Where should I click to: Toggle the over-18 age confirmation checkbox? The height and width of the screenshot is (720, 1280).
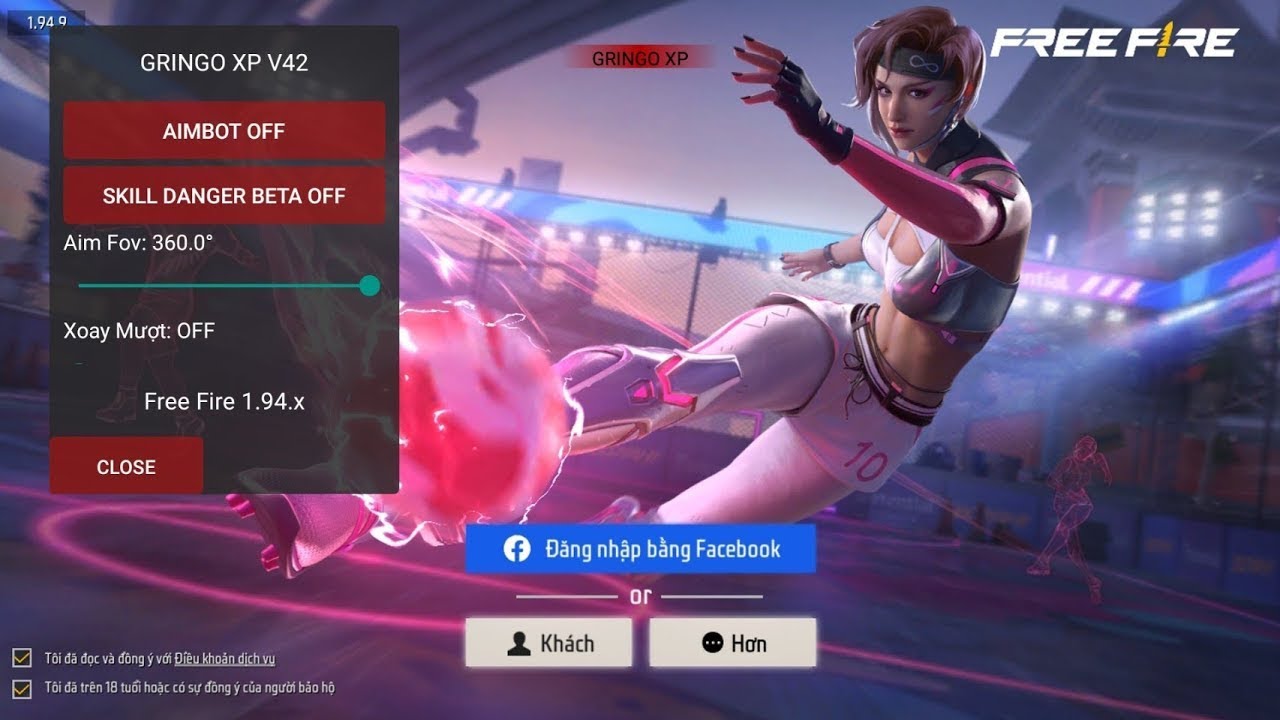click(21, 688)
